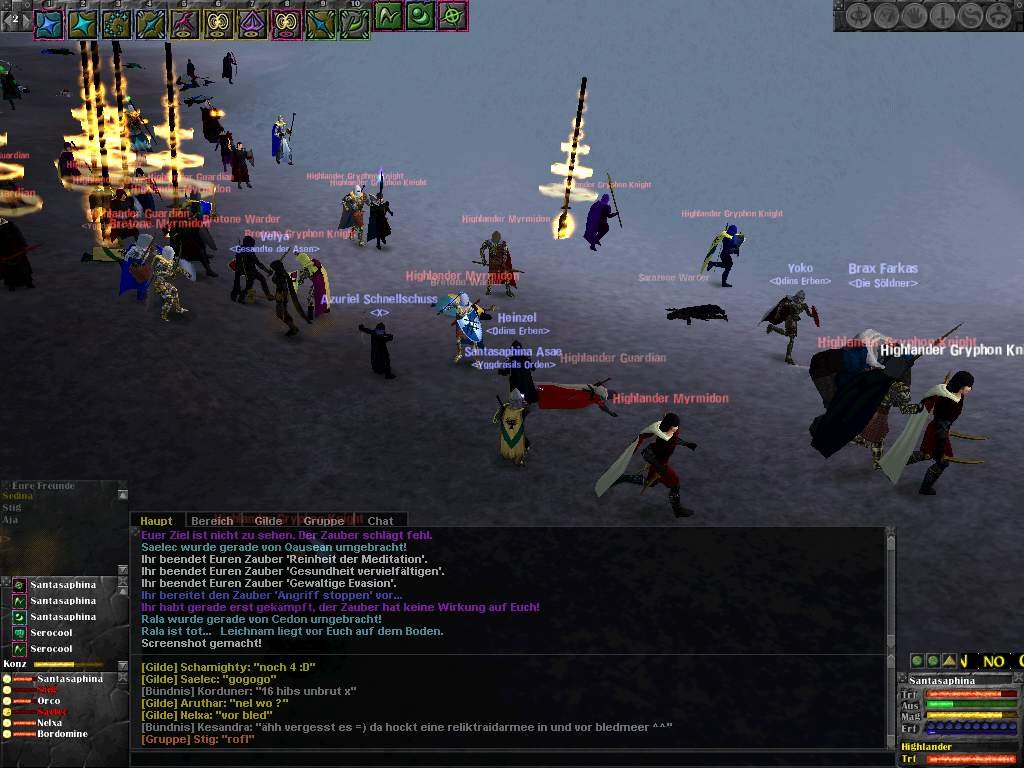Viewport: 1024px width, 768px height.
Task: Open the sword icon in the top-right menu
Action: click(x=943, y=16)
